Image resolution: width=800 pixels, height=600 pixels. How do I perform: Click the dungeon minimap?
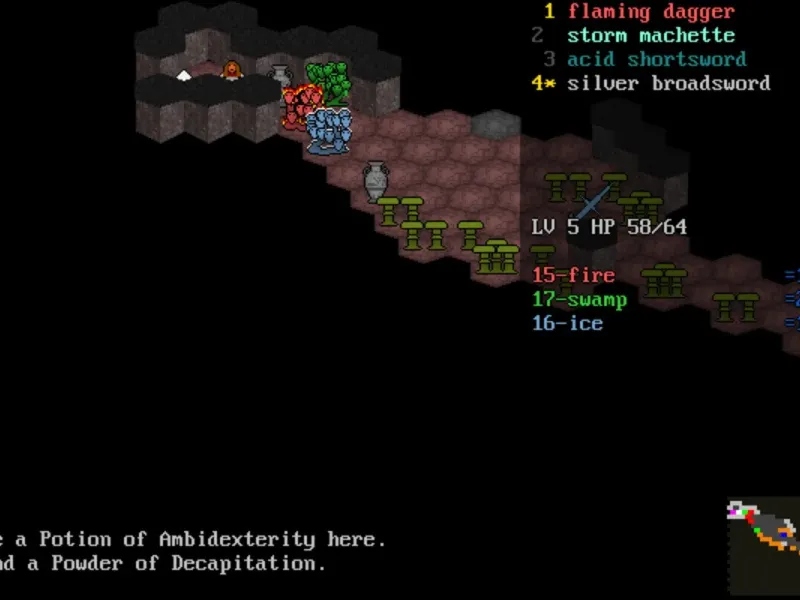tap(763, 546)
